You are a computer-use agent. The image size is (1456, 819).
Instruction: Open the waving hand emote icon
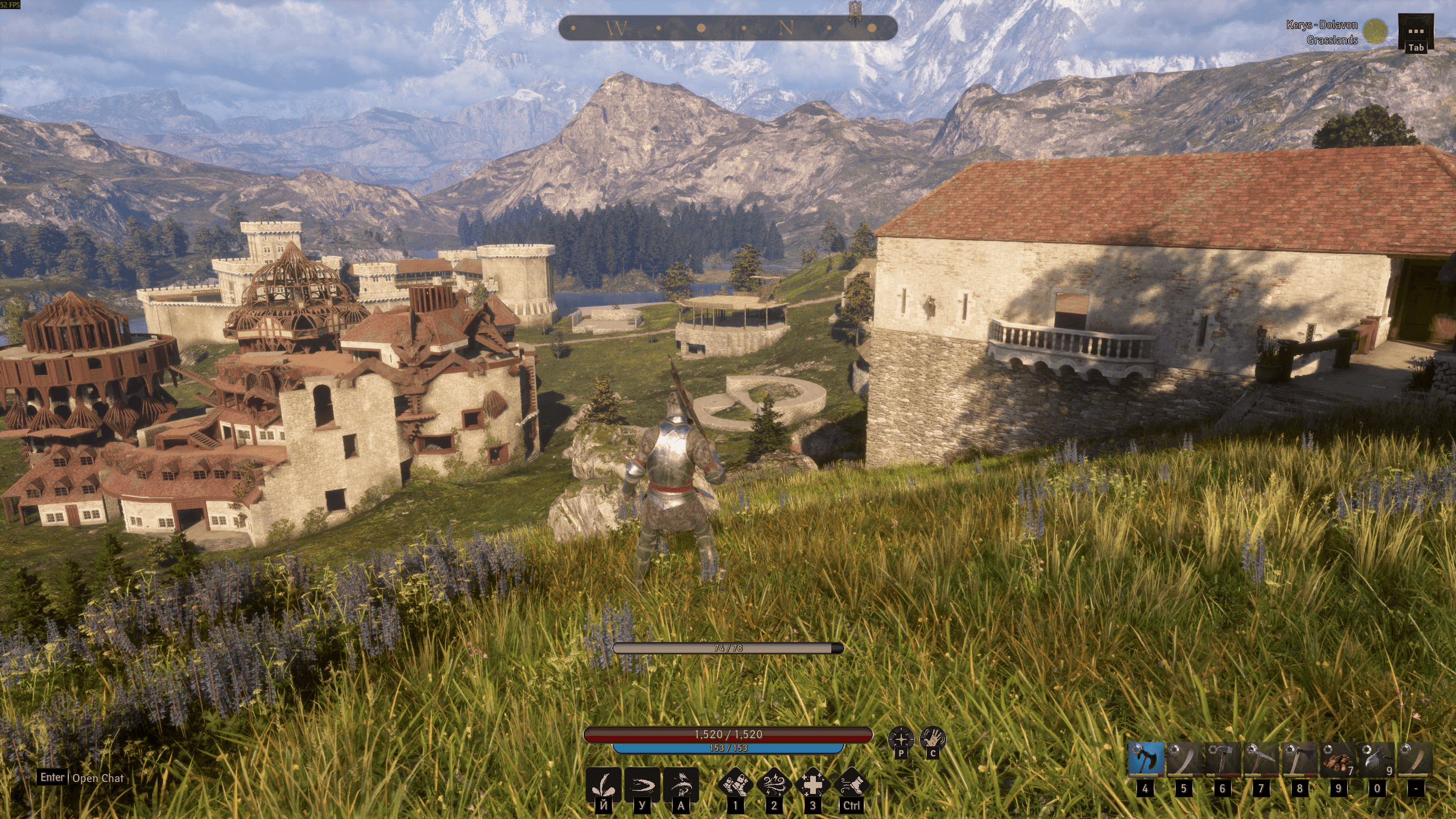[x=933, y=739]
